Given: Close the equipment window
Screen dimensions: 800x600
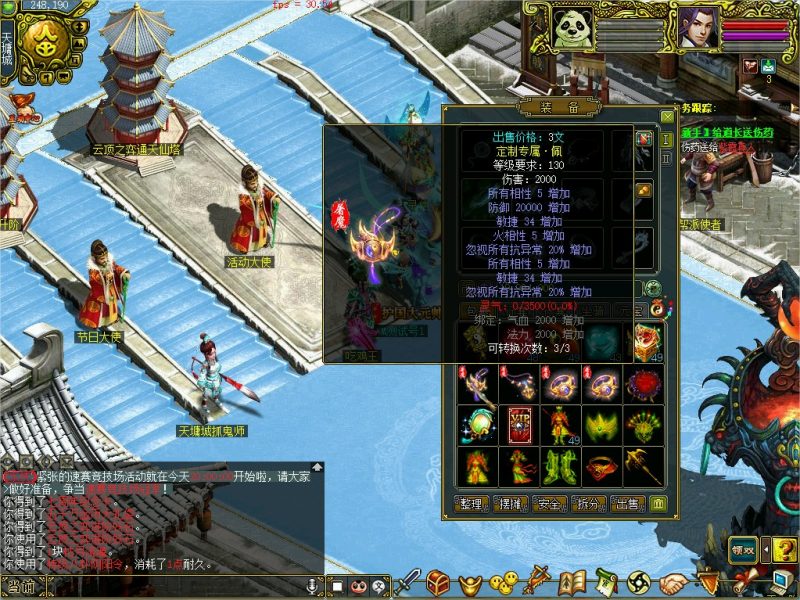Looking at the screenshot, I should [667, 116].
